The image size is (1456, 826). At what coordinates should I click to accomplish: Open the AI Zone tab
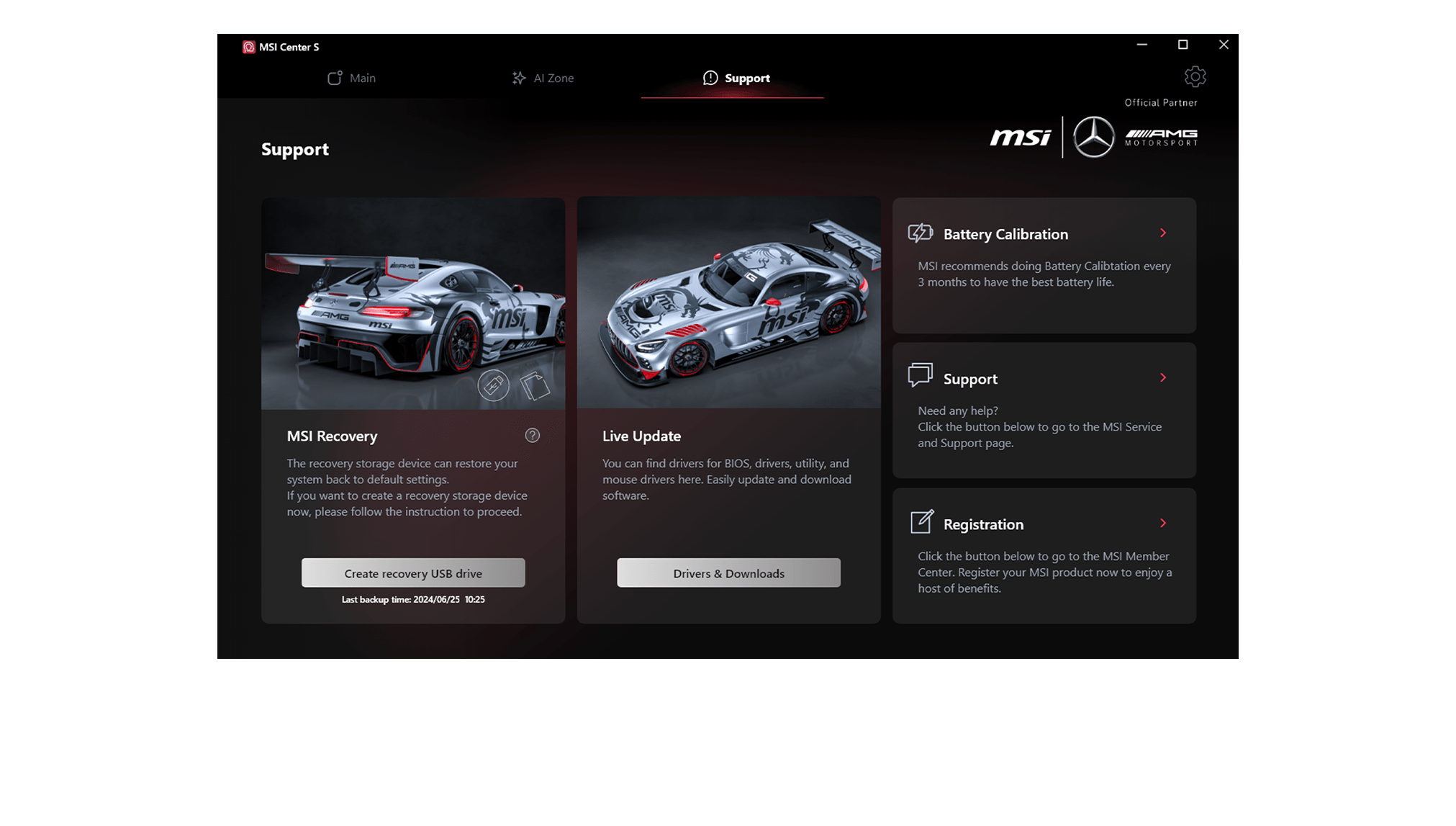(x=543, y=78)
